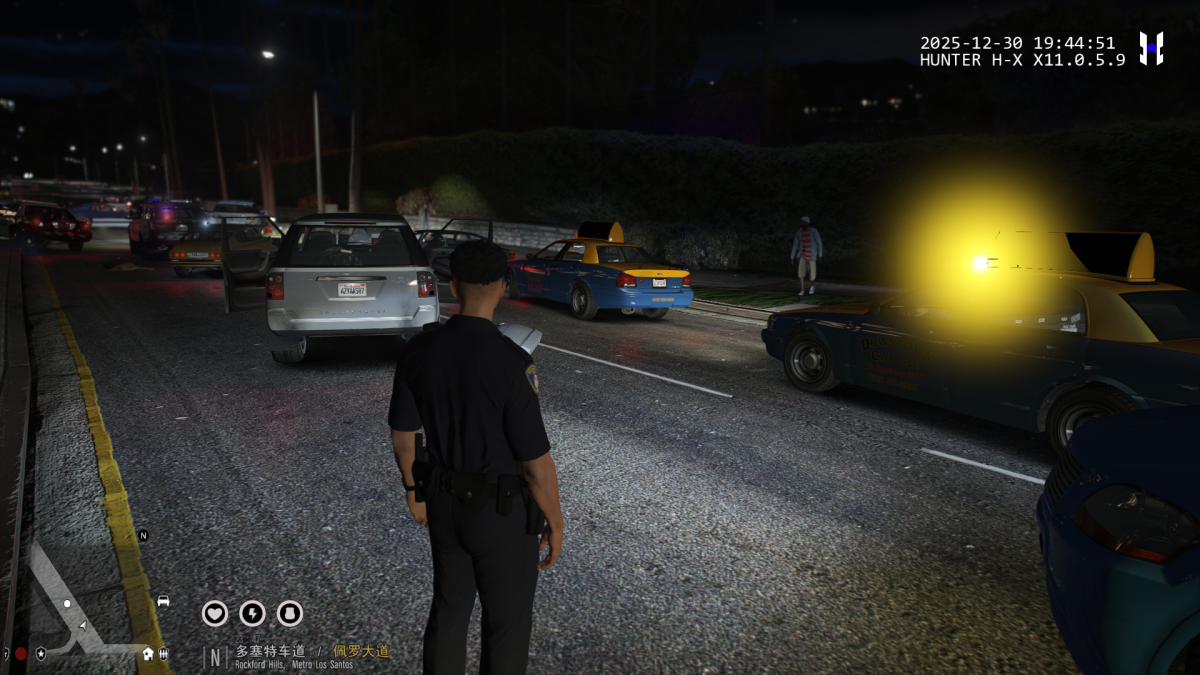Select the red circle blip on the minimap
The width and height of the screenshot is (1200, 675).
point(21,654)
